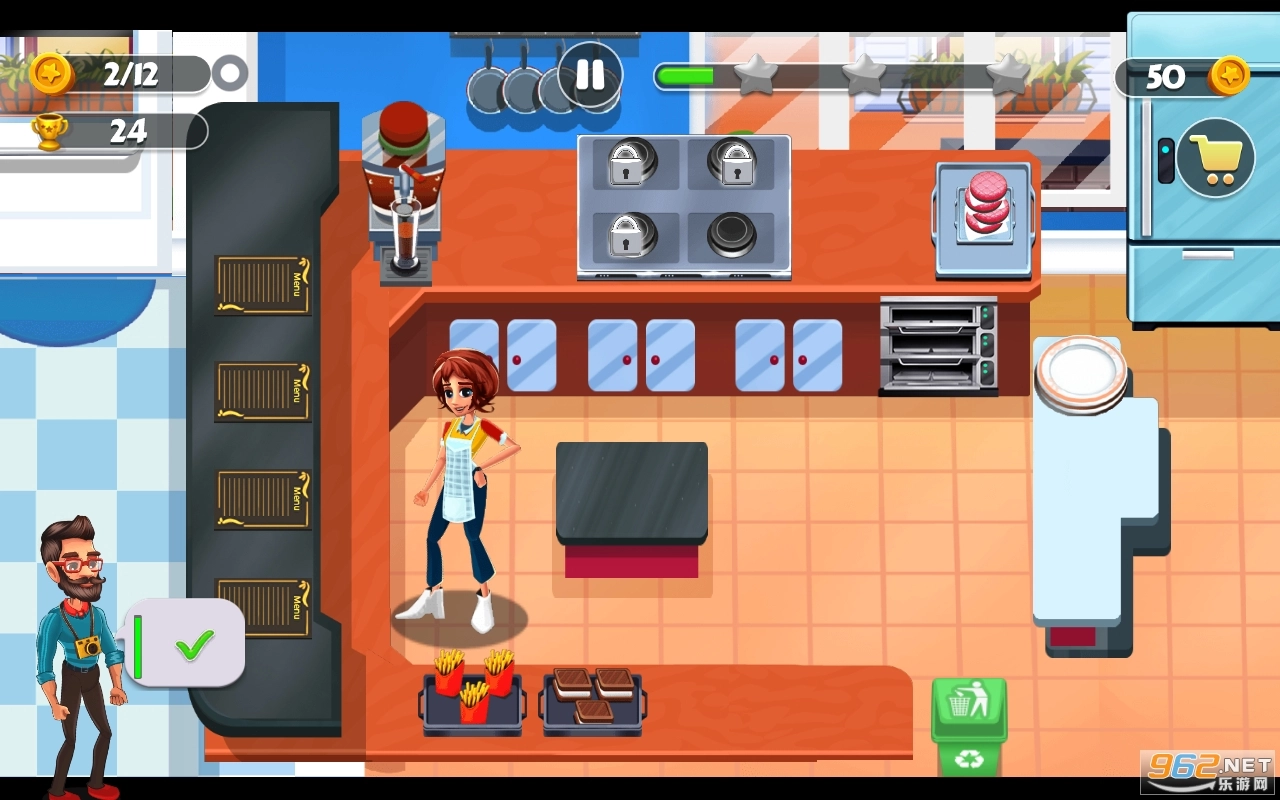Screen dimensions: 1280x800
Task: Tap the coin goal counter 2/12
Action: (x=127, y=72)
